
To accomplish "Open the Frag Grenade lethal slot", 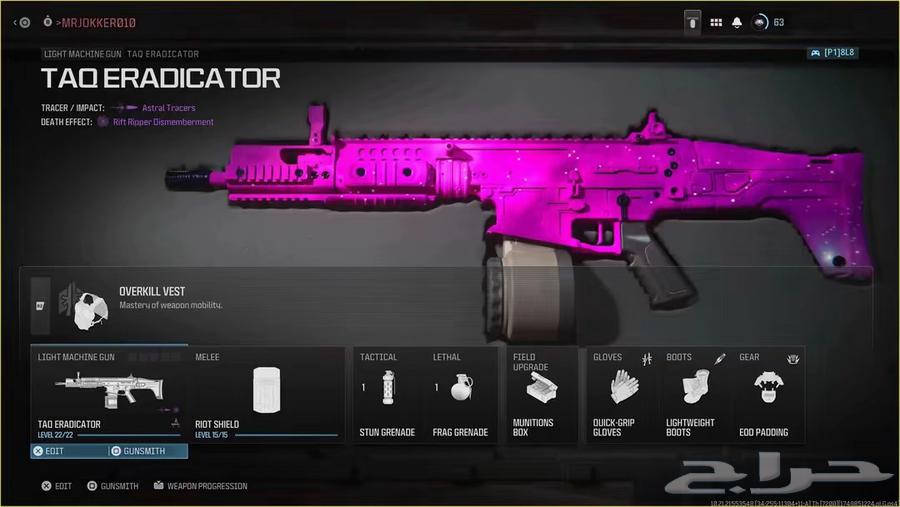I will (460, 394).
